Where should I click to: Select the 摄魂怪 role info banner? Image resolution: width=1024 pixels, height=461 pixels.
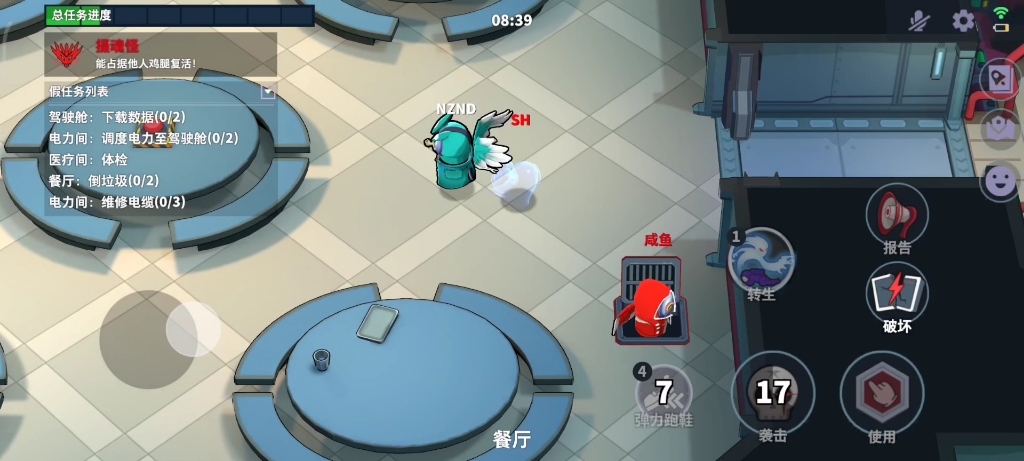coord(160,54)
